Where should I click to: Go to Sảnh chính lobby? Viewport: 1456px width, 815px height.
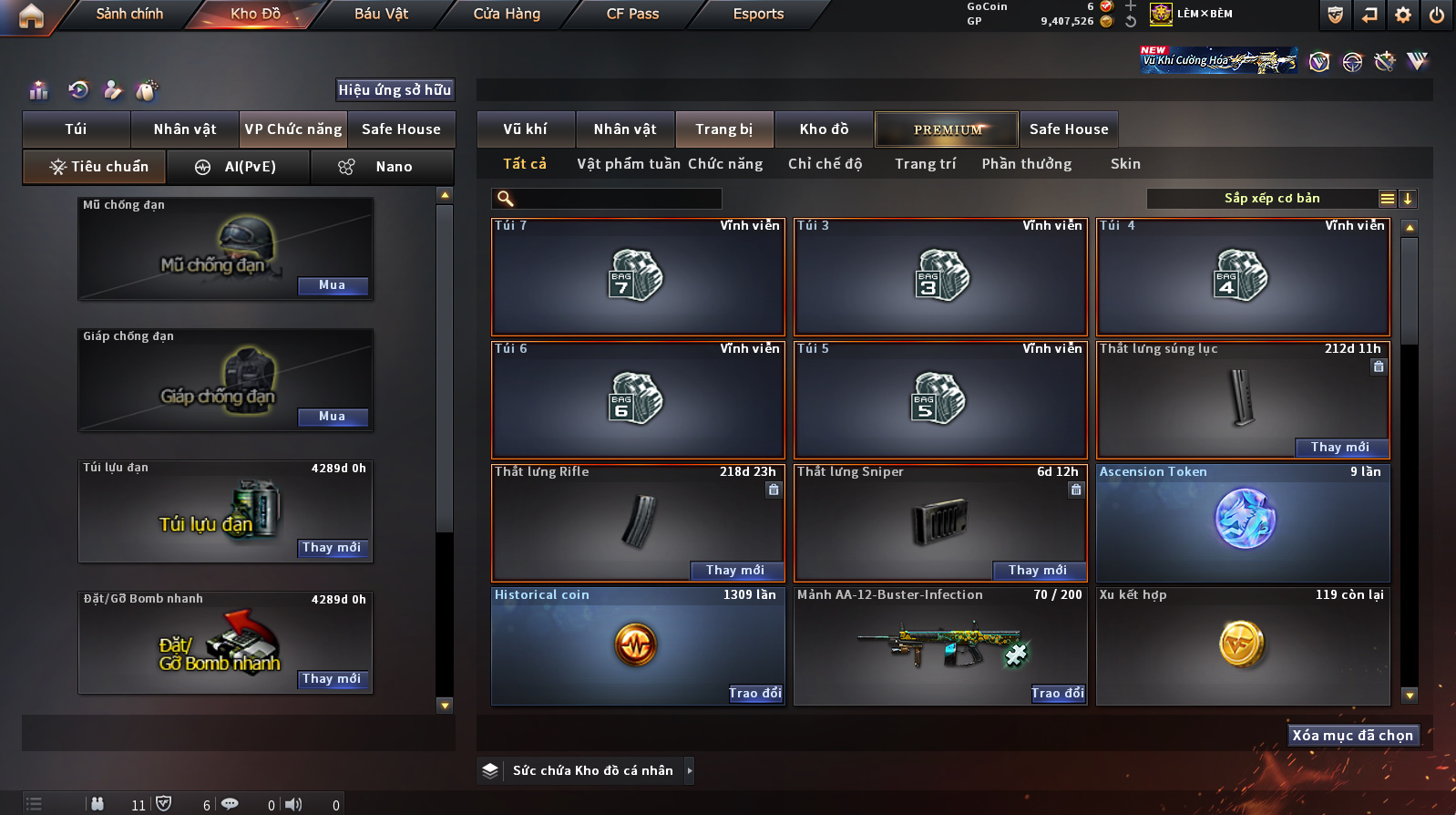pos(129,14)
